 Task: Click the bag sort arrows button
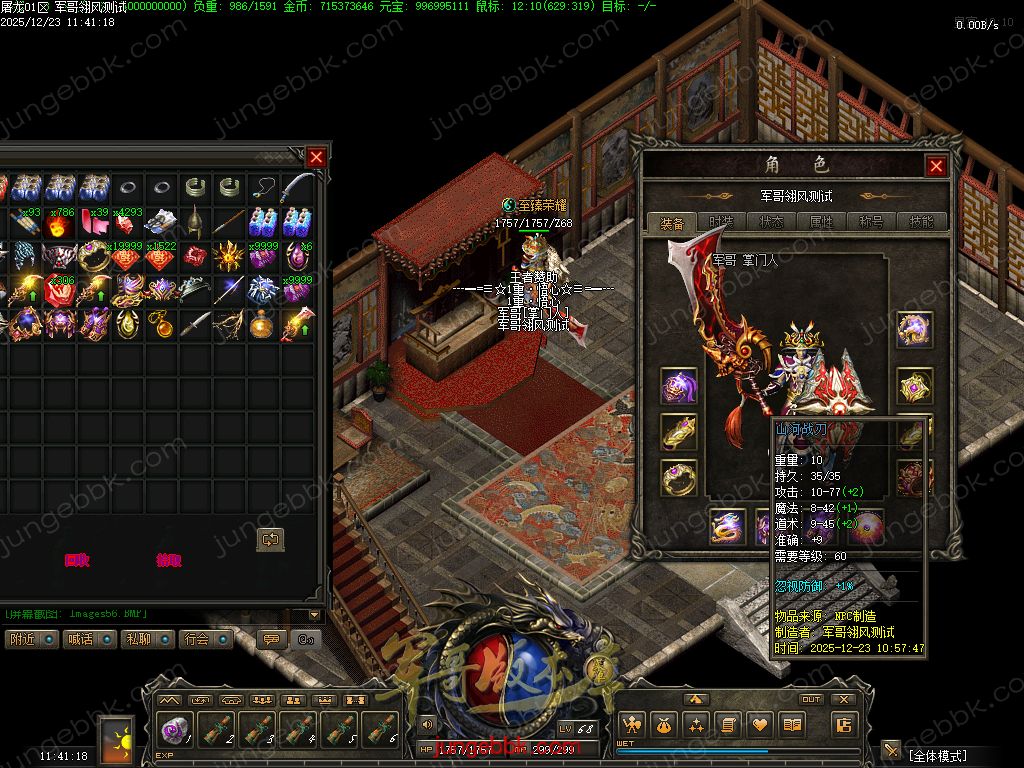[270, 539]
